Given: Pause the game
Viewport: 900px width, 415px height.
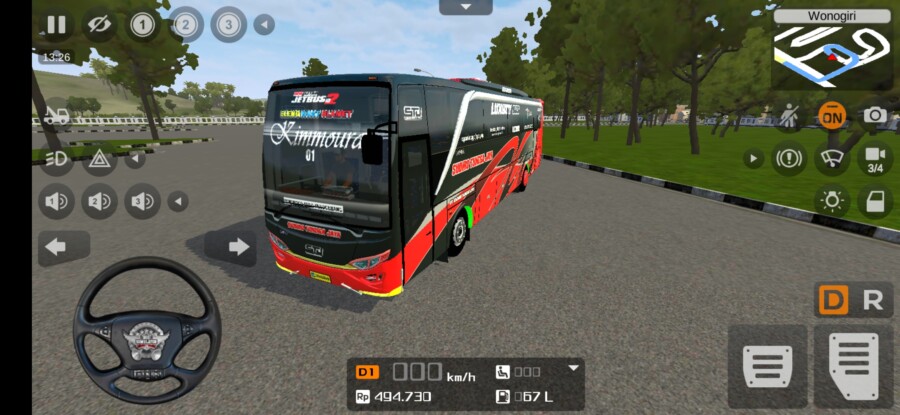Looking at the screenshot, I should pyautogui.click(x=56, y=25).
